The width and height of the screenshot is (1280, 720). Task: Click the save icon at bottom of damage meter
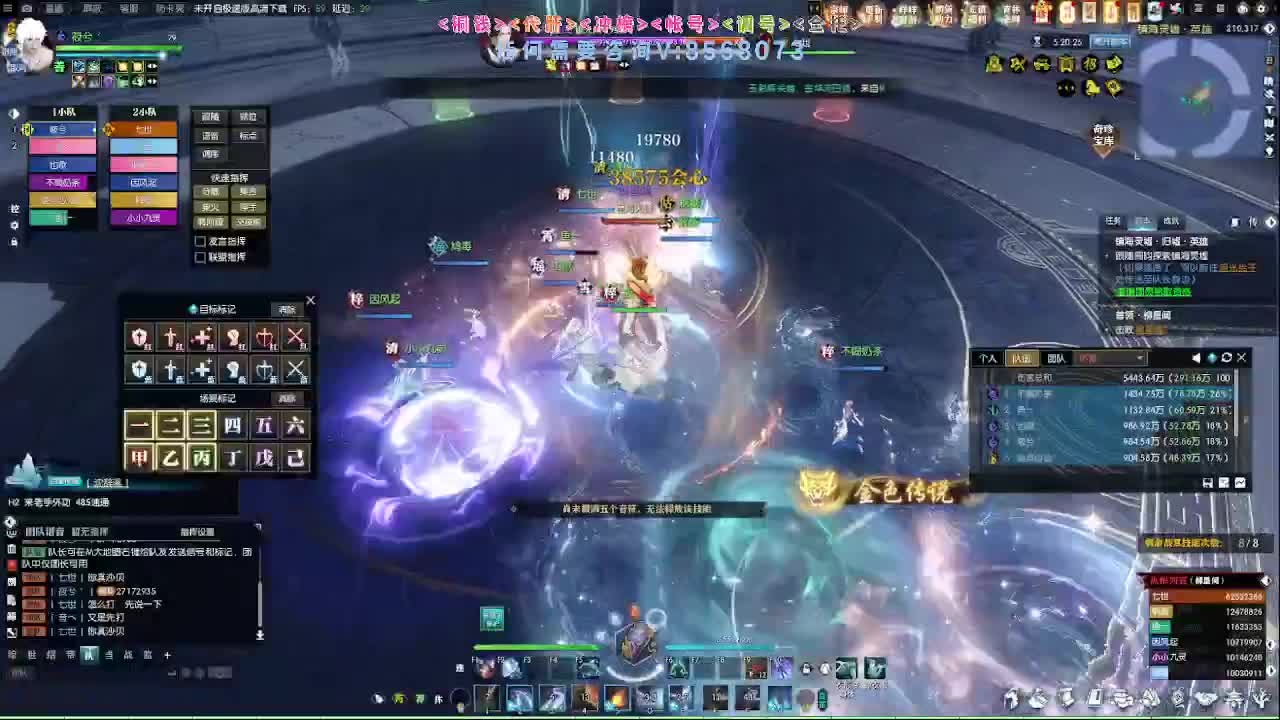pyautogui.click(x=1208, y=483)
